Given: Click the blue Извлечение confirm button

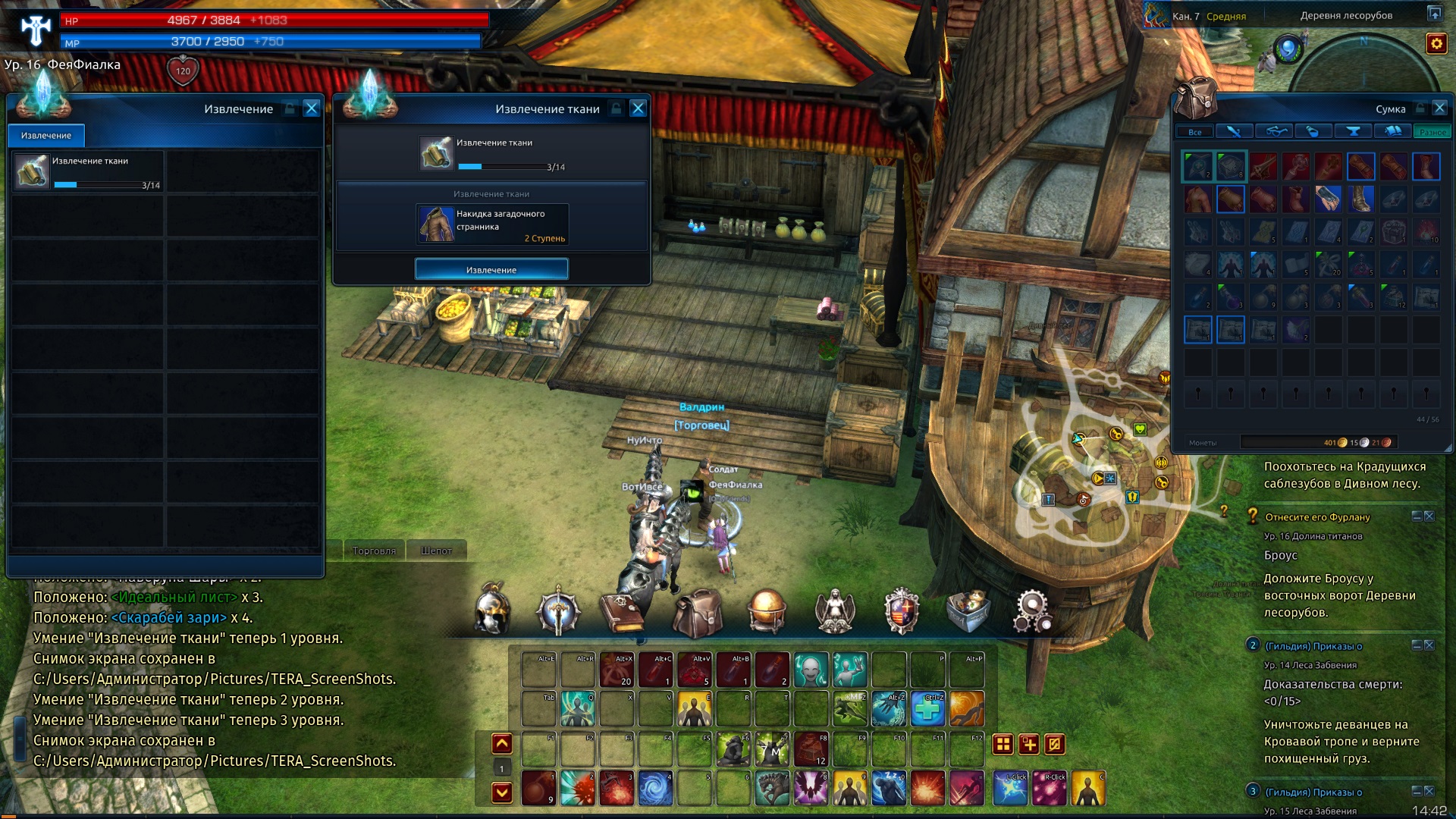Looking at the screenshot, I should coord(491,269).
